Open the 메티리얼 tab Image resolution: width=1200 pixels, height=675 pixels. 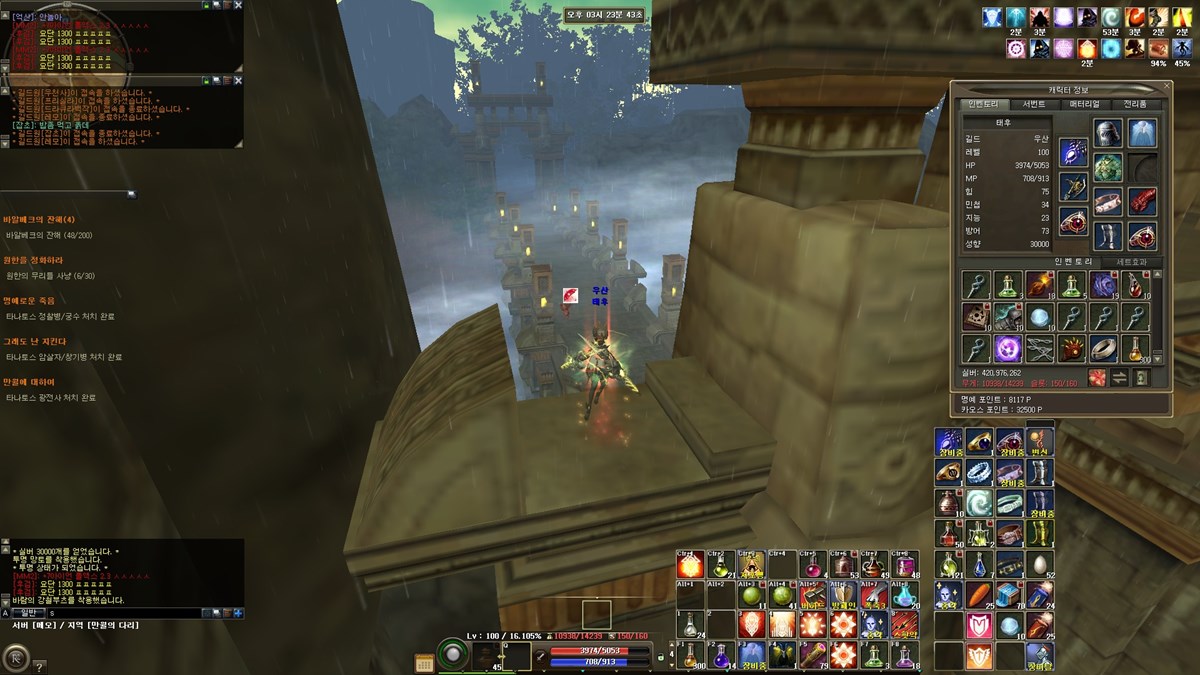click(x=1085, y=104)
